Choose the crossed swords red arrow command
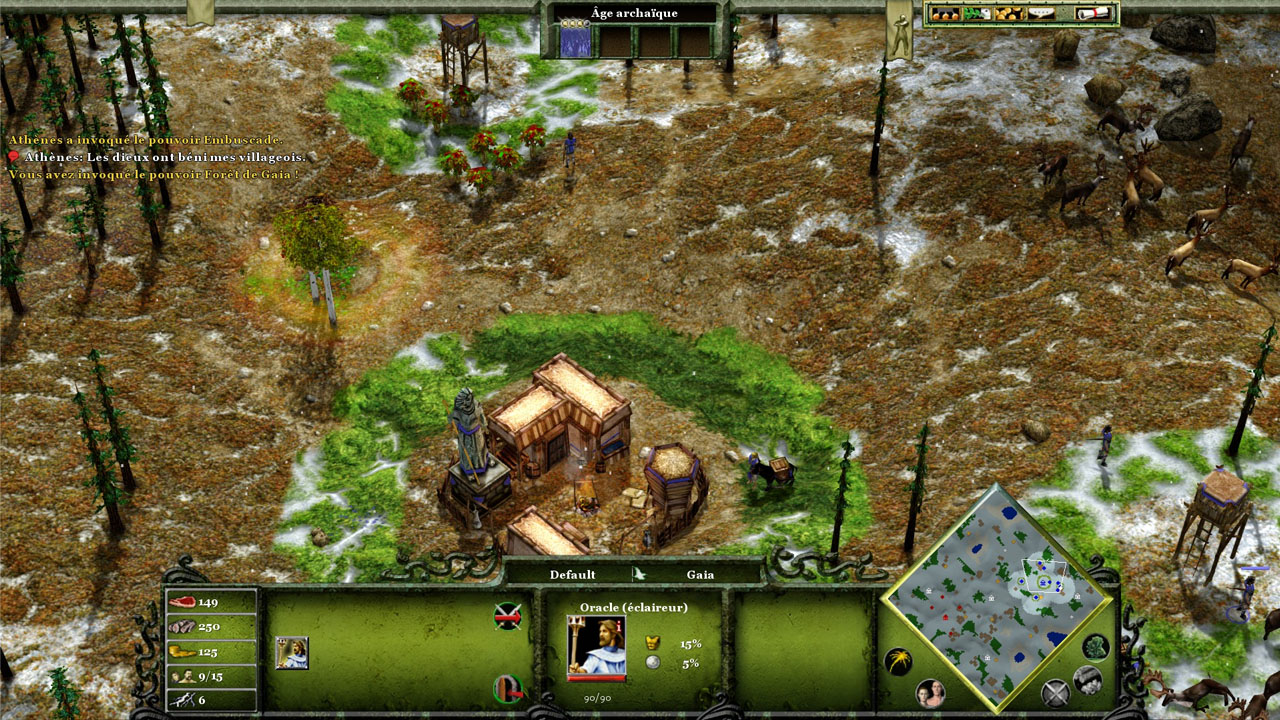Viewport: 1280px width, 720px height. (508, 616)
